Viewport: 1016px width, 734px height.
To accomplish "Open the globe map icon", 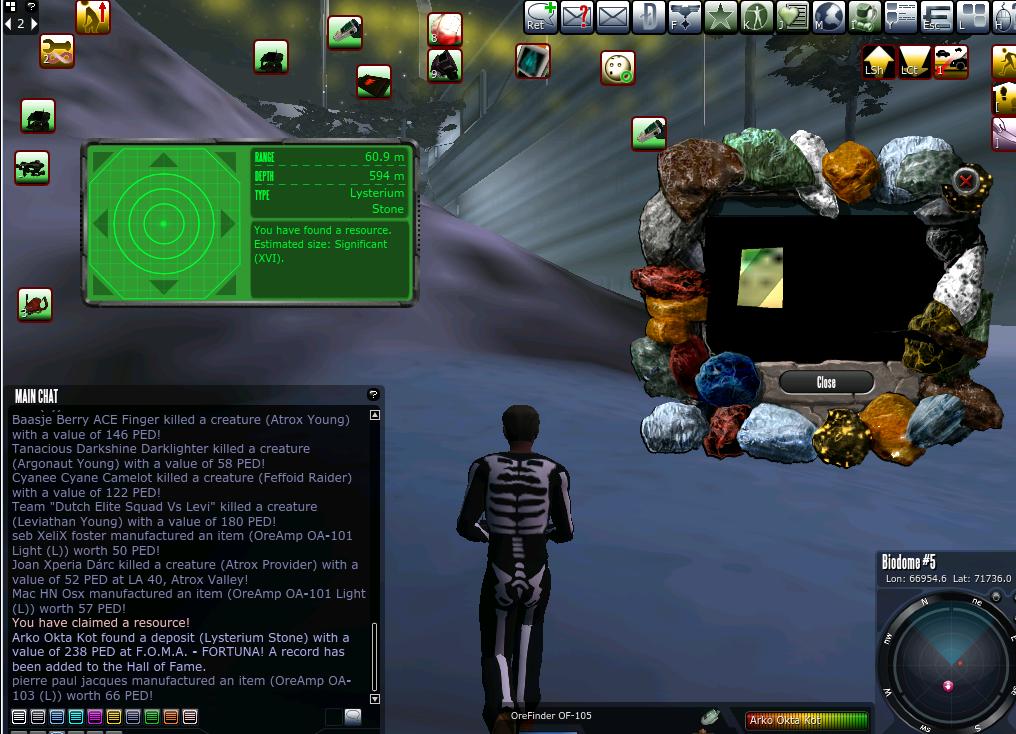I will click(829, 17).
